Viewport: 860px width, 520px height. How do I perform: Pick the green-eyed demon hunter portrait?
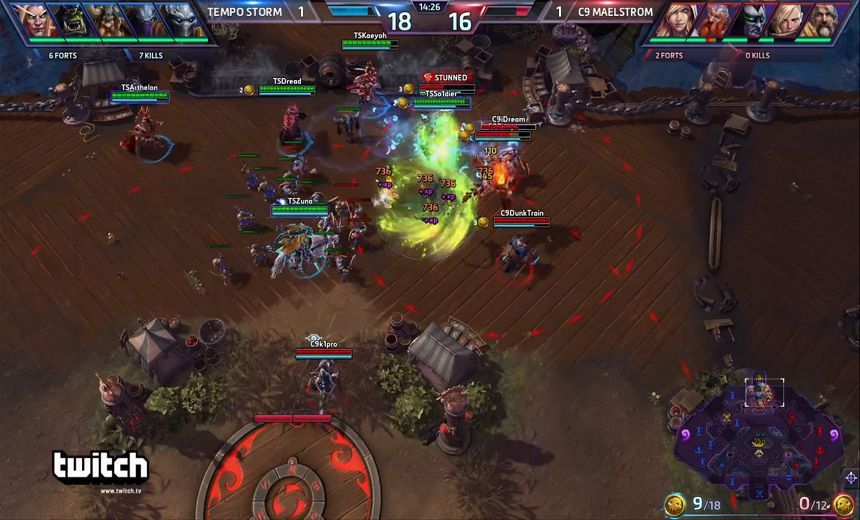[x=756, y=20]
